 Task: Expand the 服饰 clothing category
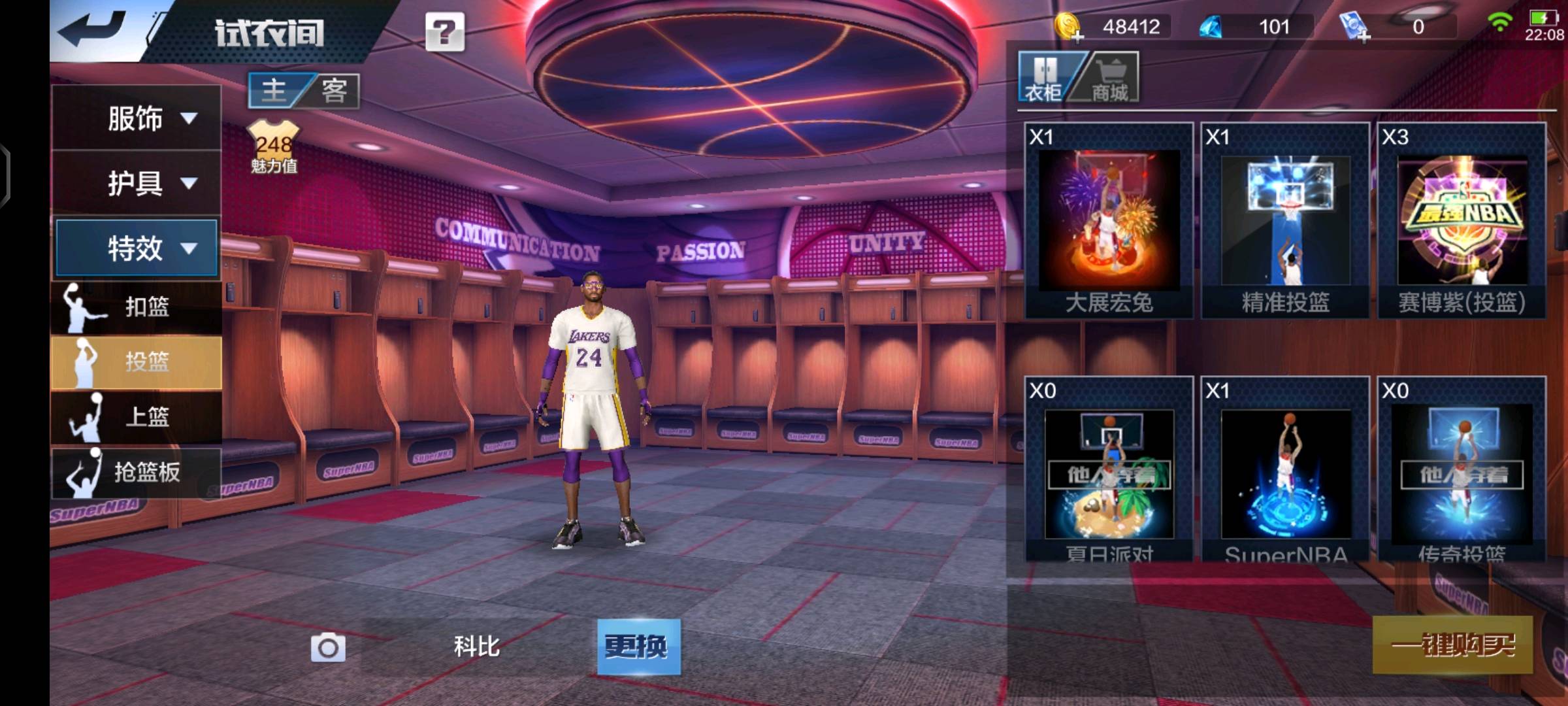click(x=136, y=118)
